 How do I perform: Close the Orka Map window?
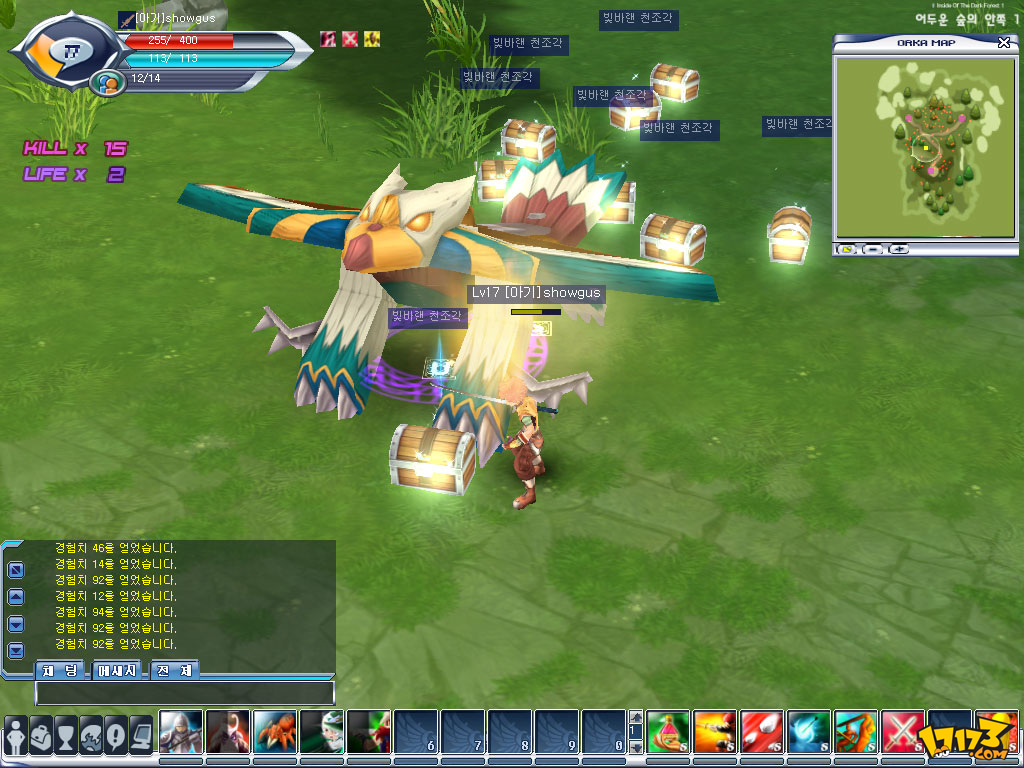[x=1004, y=43]
